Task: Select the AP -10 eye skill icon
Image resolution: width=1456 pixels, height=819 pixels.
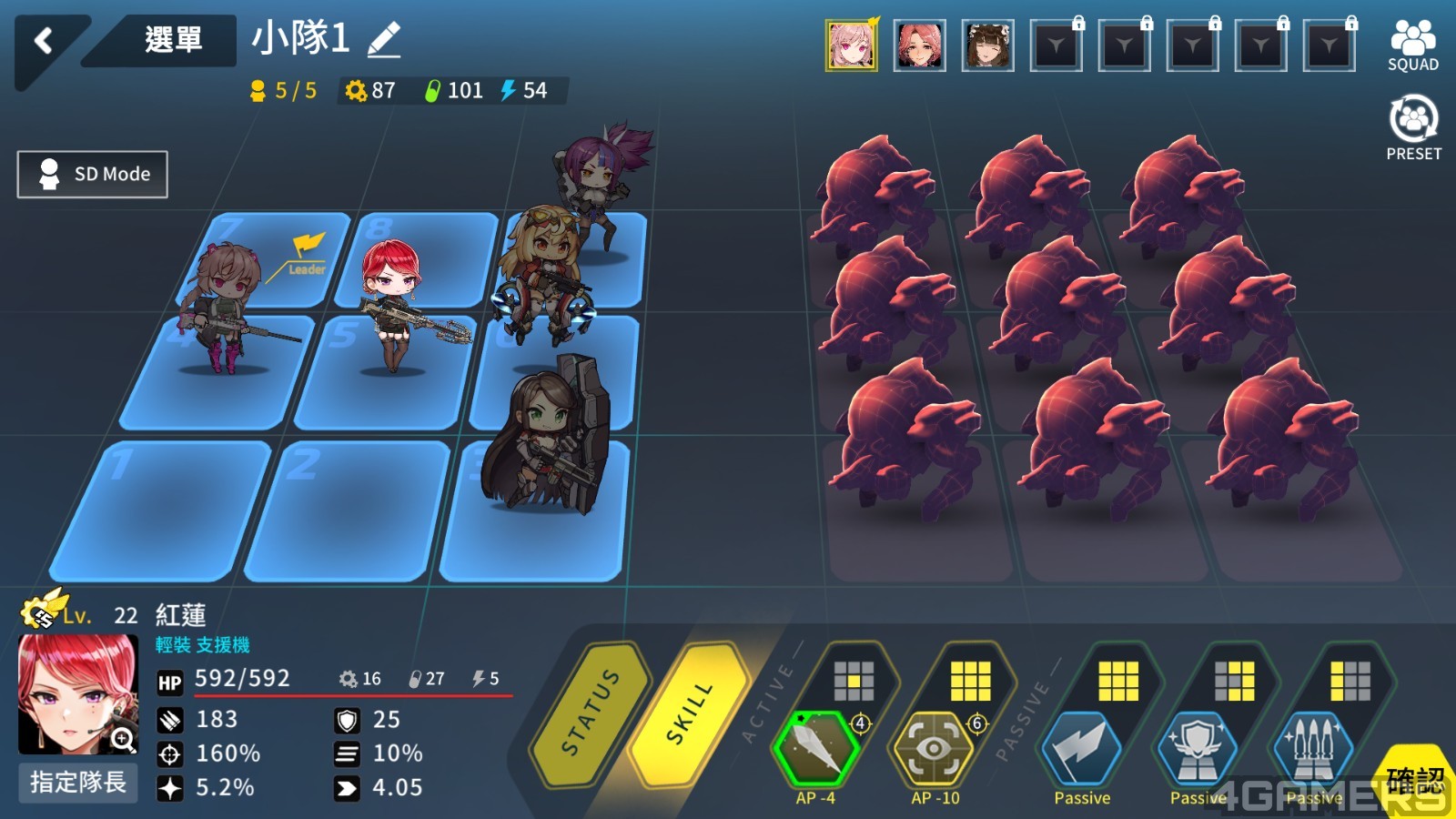Action: point(935,750)
